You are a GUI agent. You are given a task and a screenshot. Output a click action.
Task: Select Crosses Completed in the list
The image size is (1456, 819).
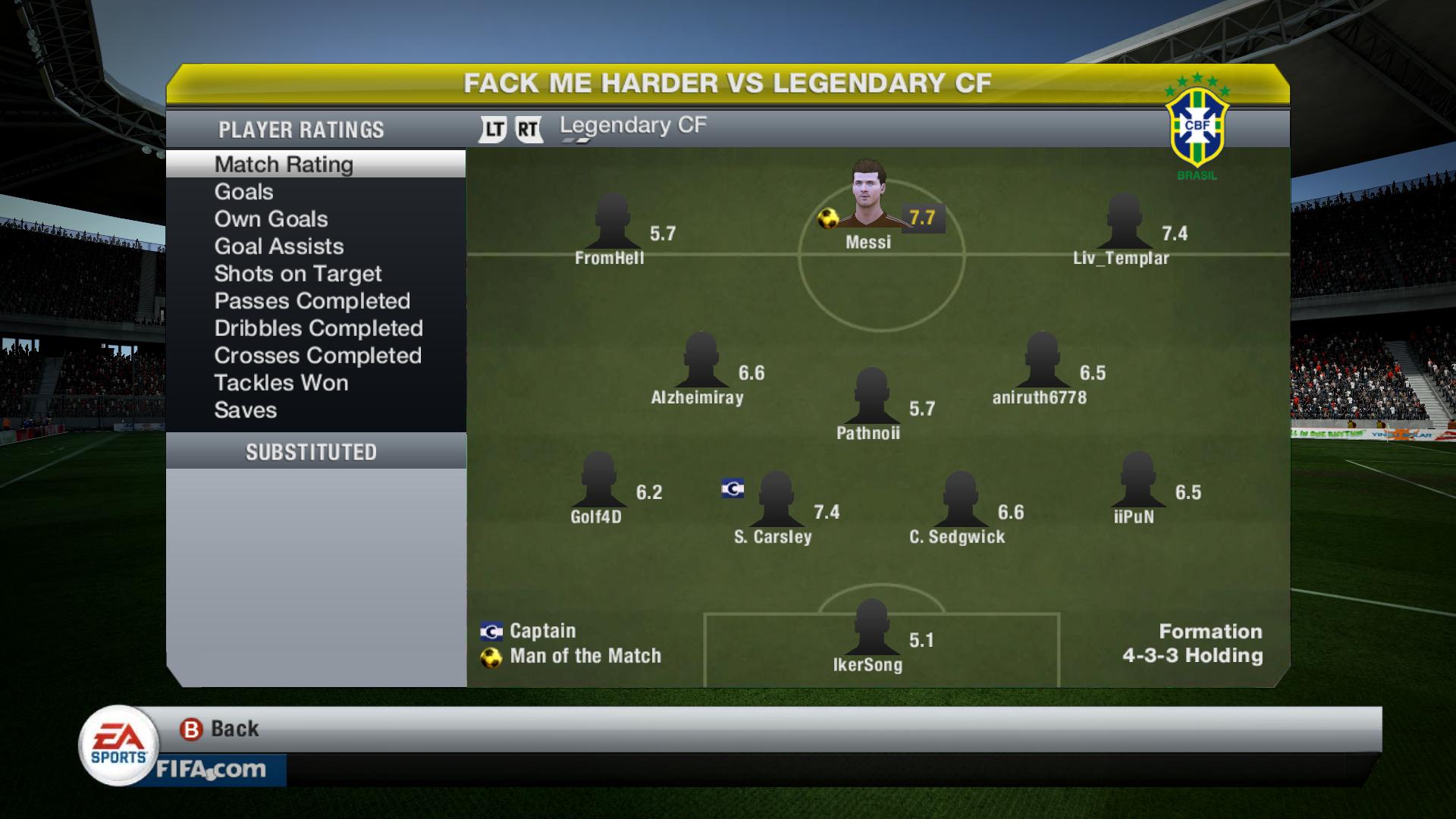click(317, 356)
